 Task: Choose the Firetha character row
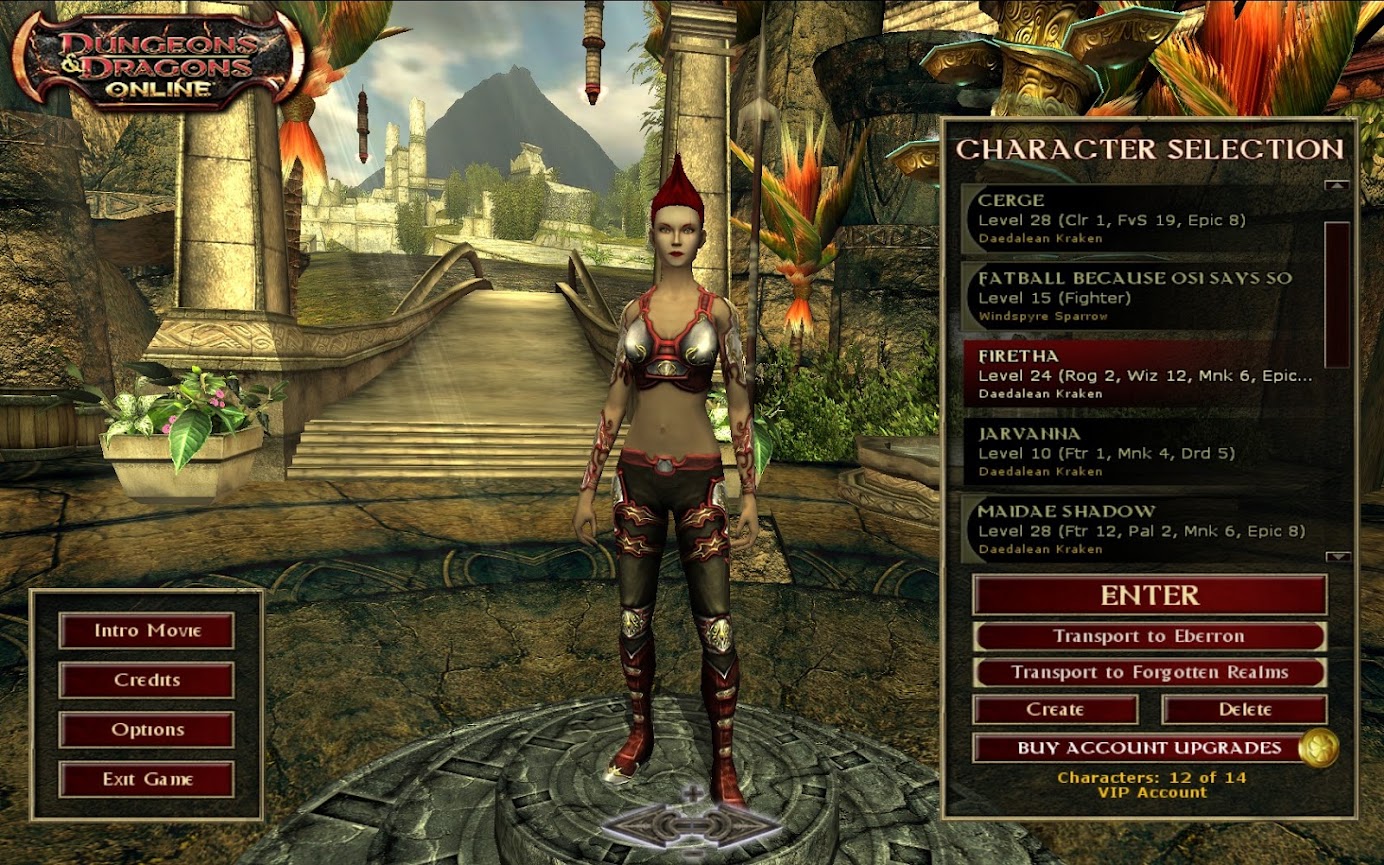click(1140, 373)
